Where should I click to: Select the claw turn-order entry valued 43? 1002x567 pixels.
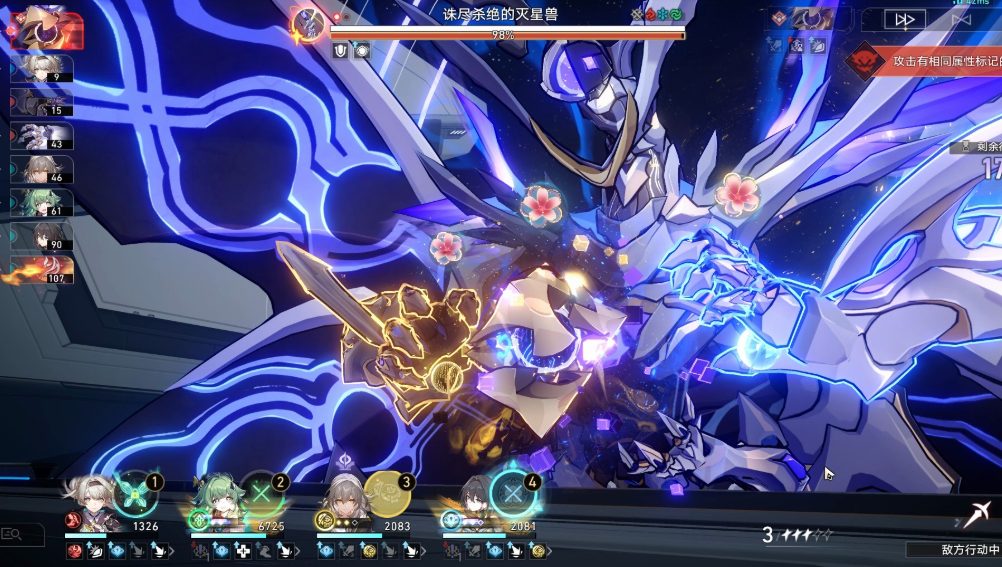pos(41,136)
